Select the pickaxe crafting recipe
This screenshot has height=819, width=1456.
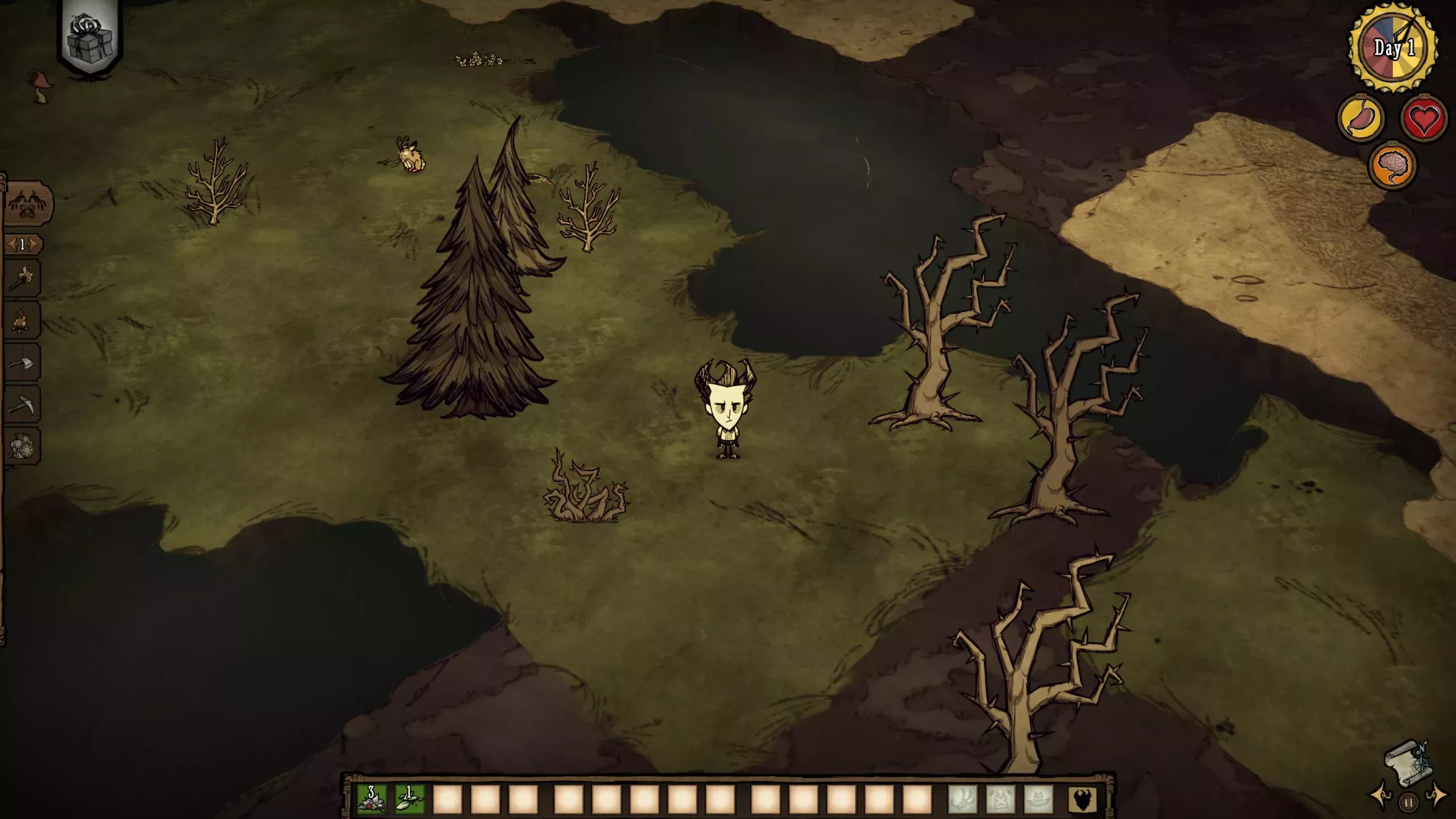coord(23,404)
